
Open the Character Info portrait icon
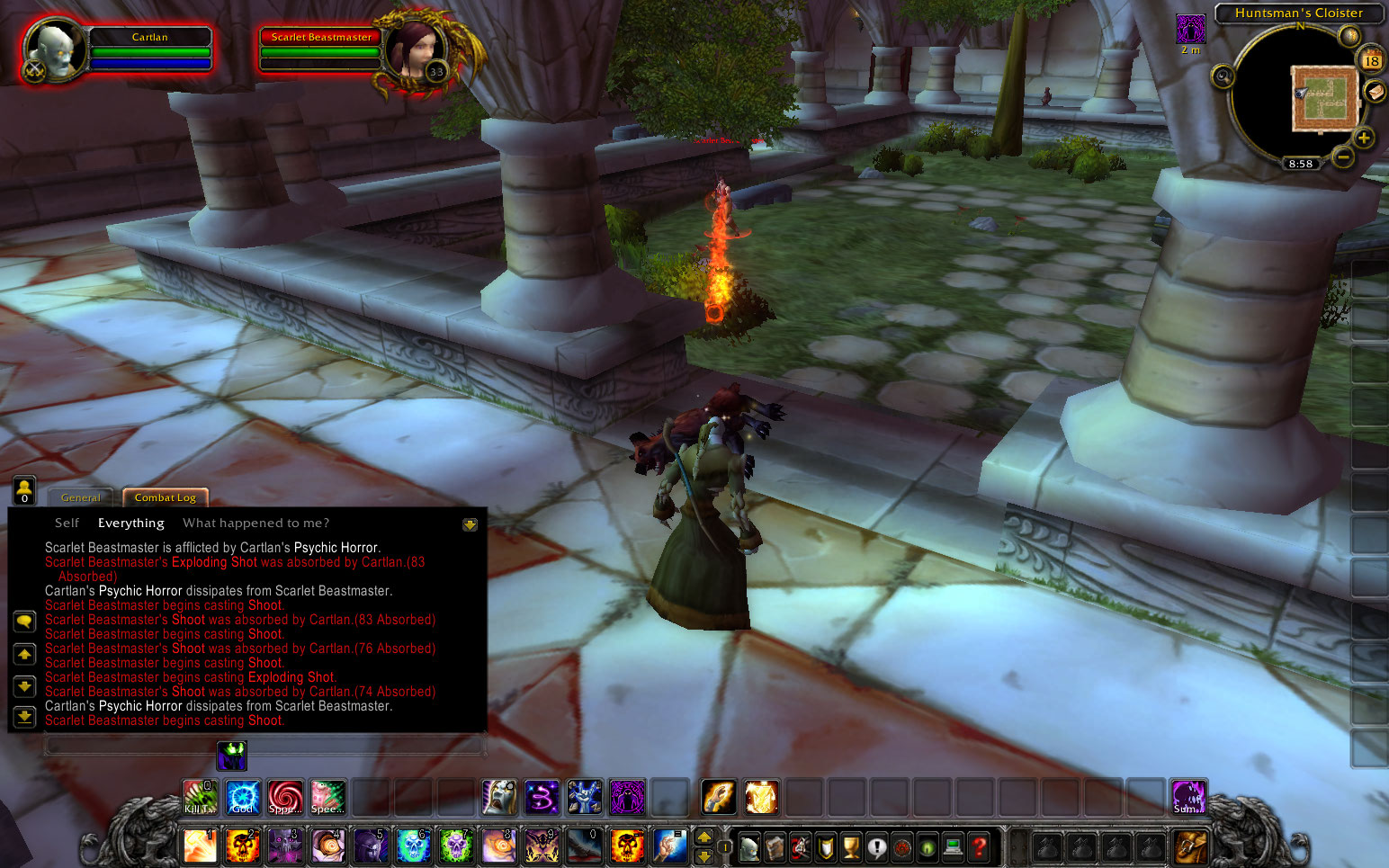pyautogui.click(x=749, y=847)
